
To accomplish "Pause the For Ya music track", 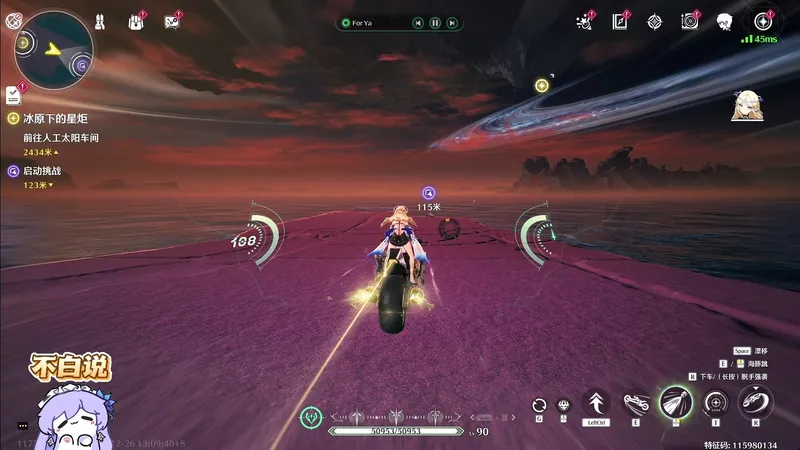I will (435, 22).
